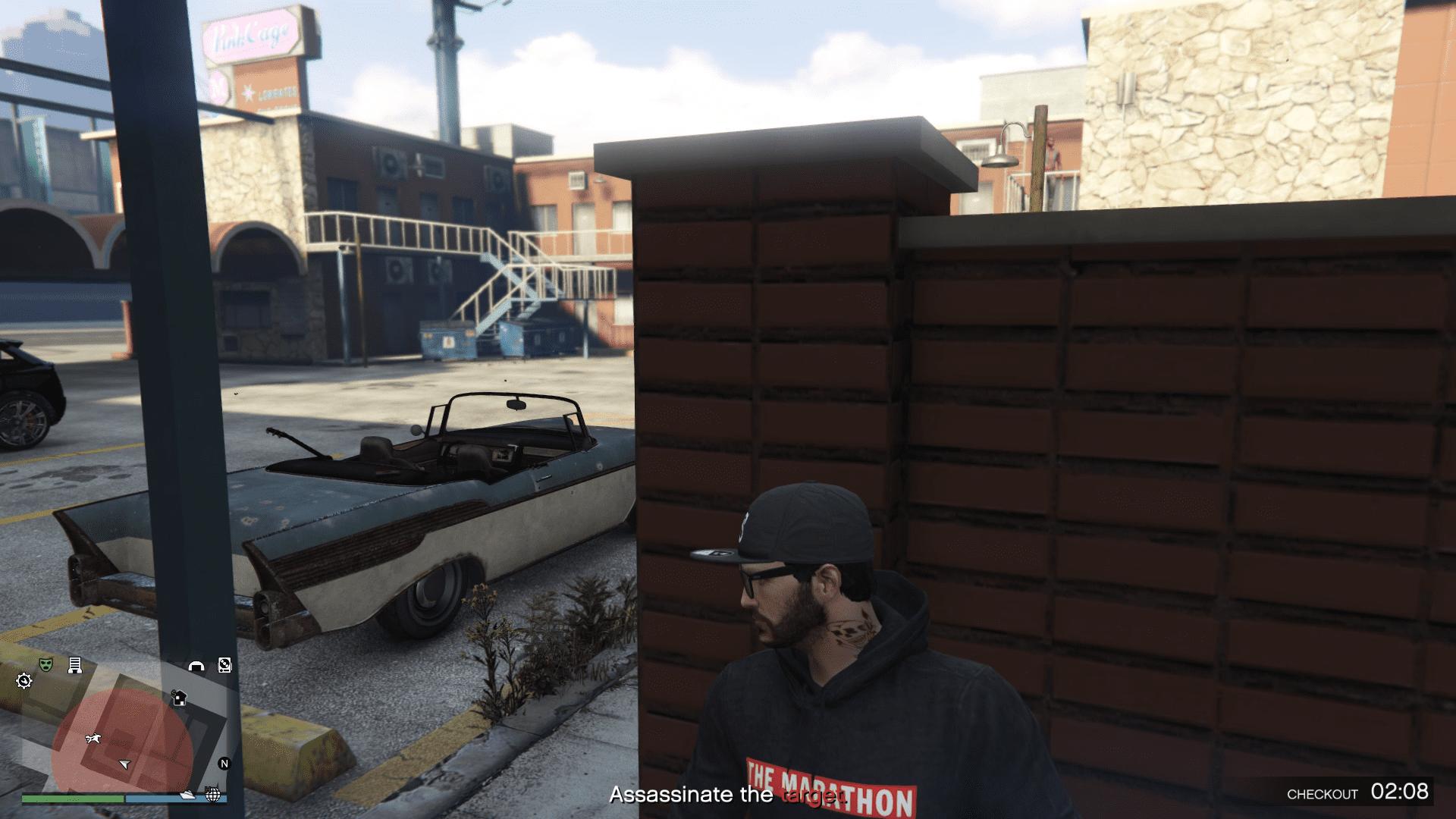Click the gear-shaped blip on the minimap

point(24,681)
